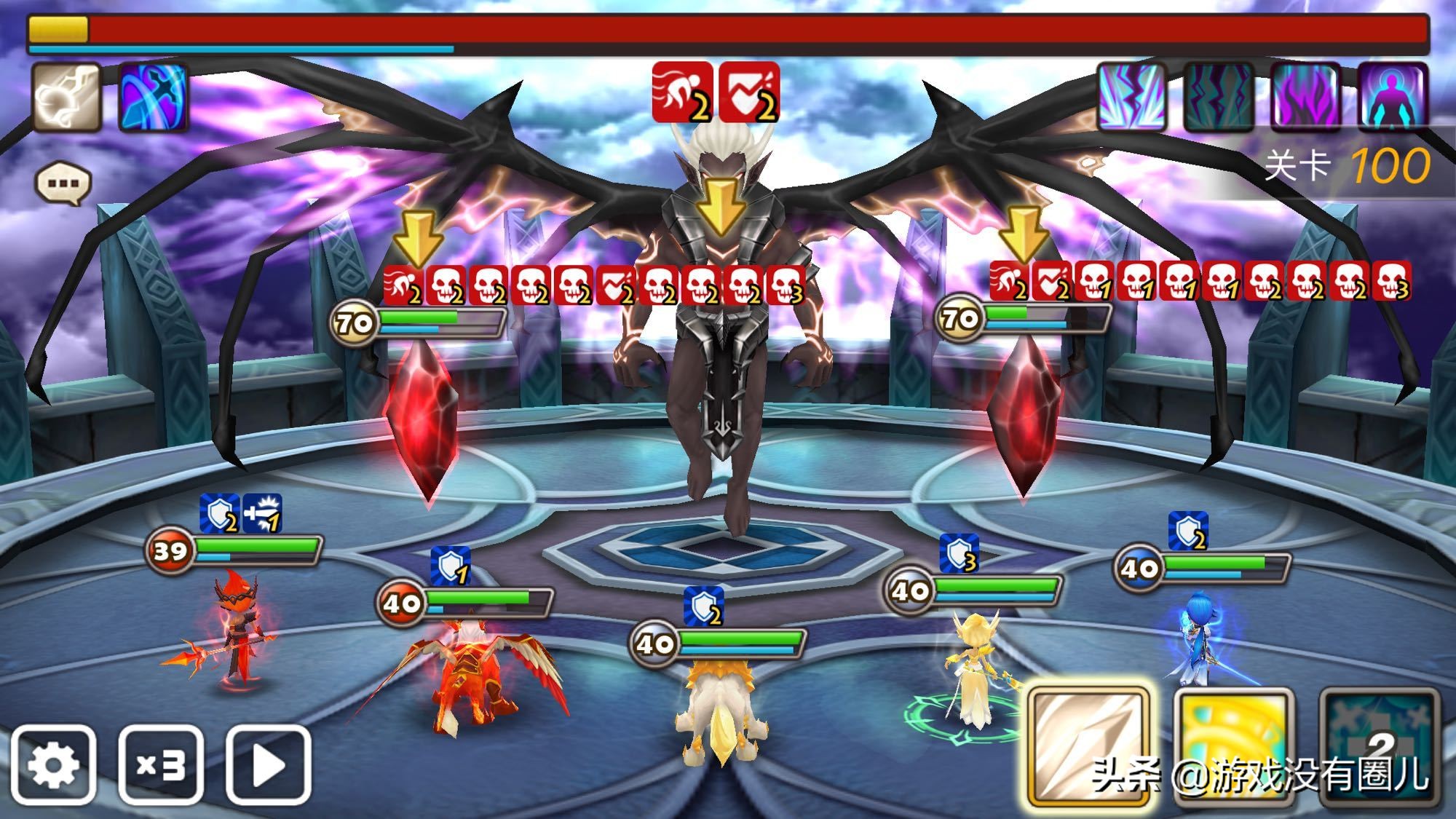This screenshot has height=819, width=1456.
Task: Start auto-battle with the play button
Action: (x=269, y=764)
